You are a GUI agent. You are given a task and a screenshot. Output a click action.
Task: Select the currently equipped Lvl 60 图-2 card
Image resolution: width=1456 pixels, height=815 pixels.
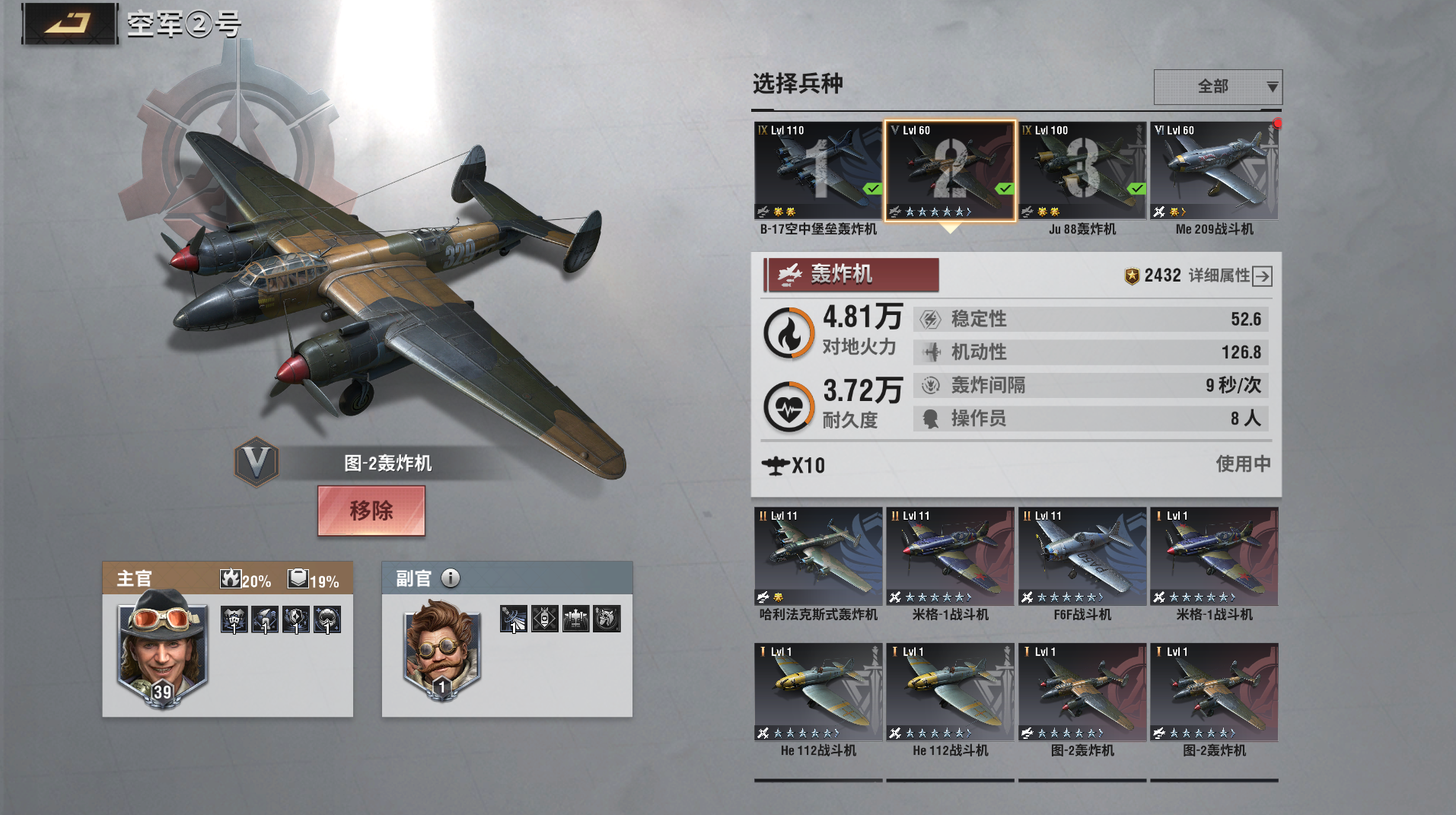pos(950,171)
